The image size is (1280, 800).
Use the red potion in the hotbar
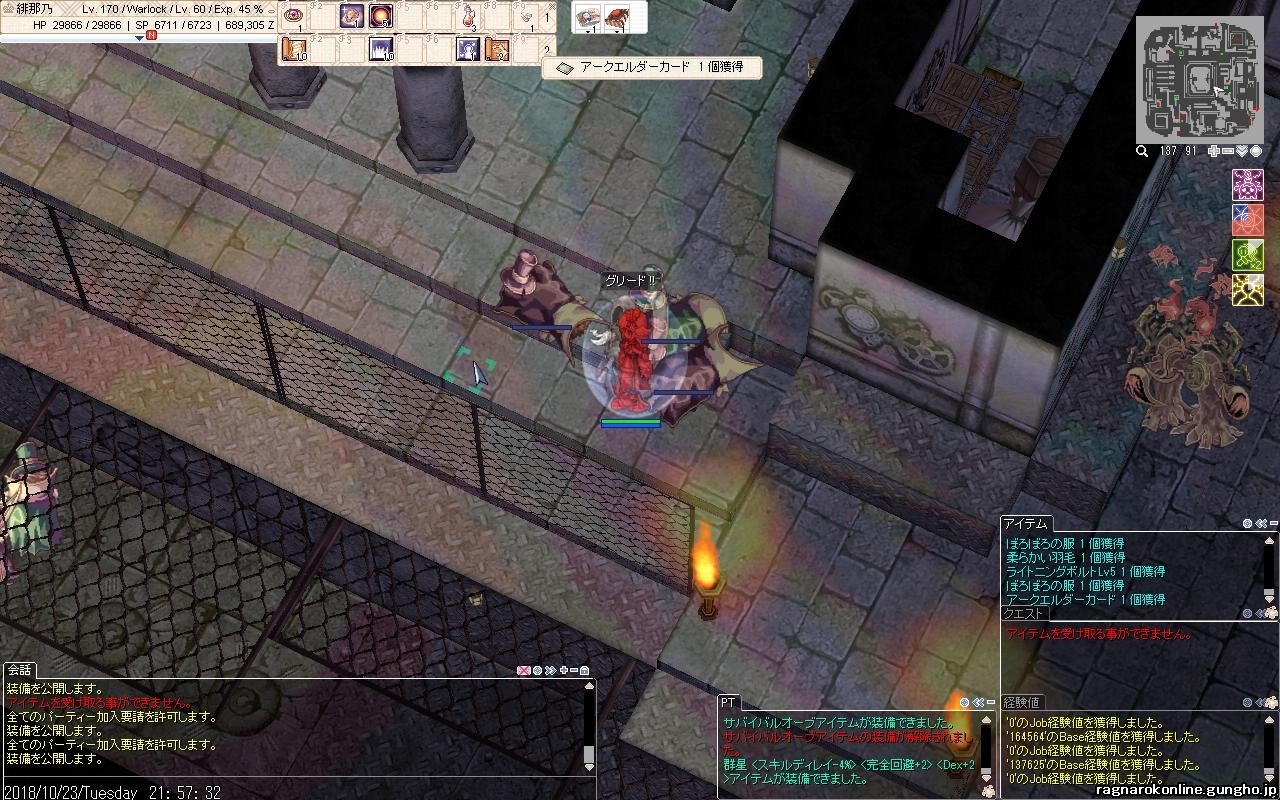tap(469, 17)
